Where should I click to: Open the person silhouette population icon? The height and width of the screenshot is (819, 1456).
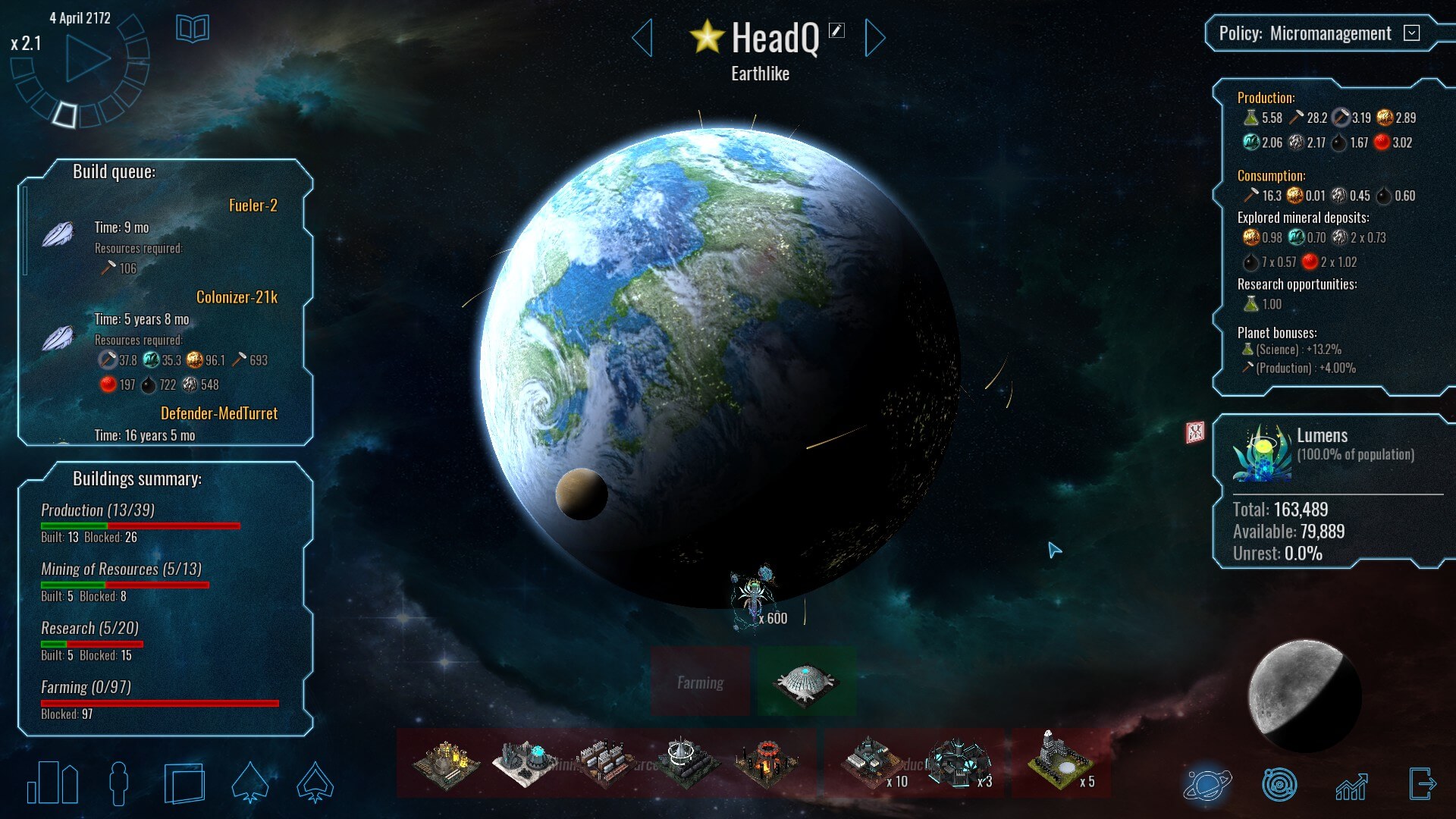119,783
